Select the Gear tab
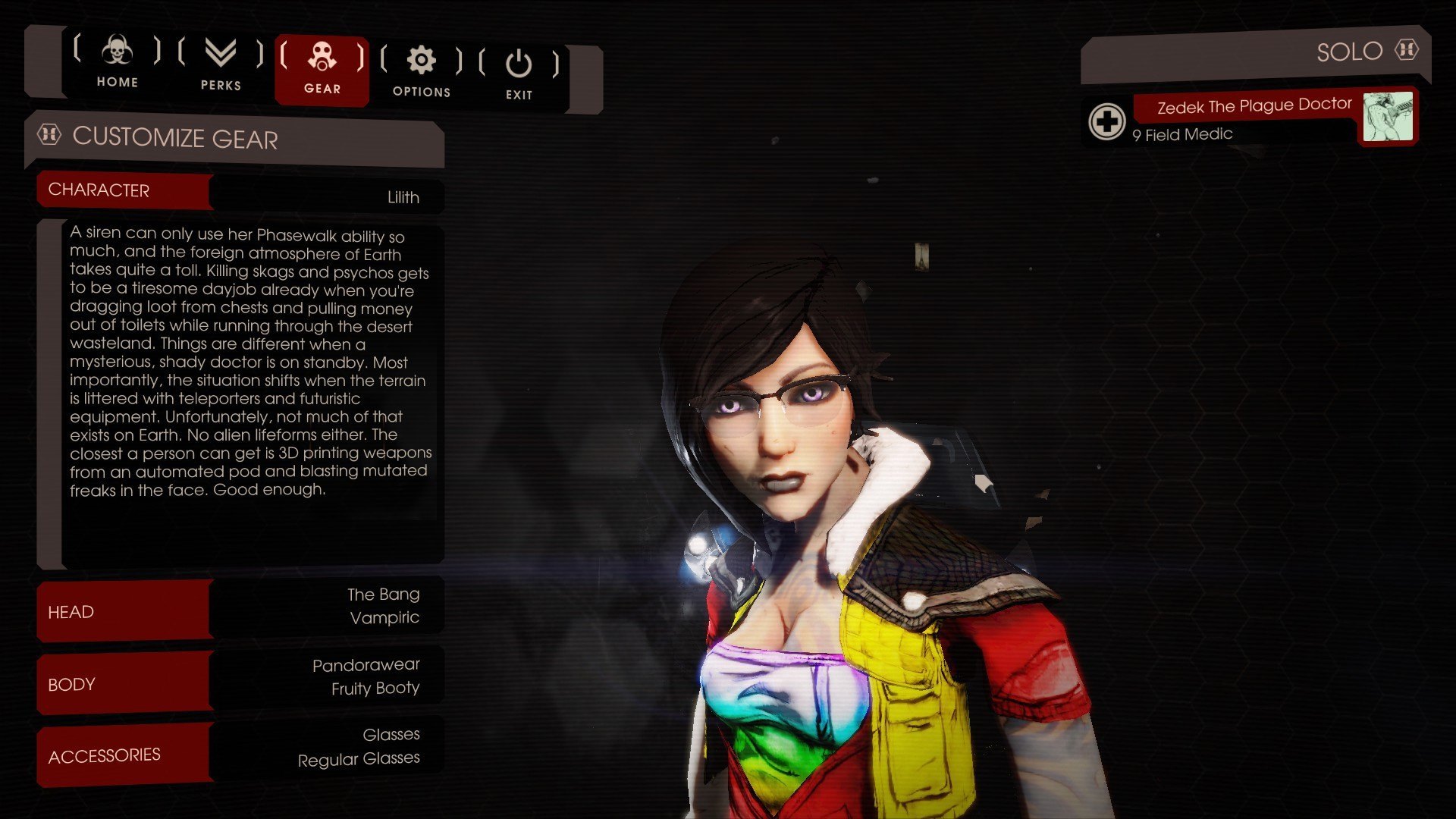This screenshot has width=1456, height=819. point(322,68)
